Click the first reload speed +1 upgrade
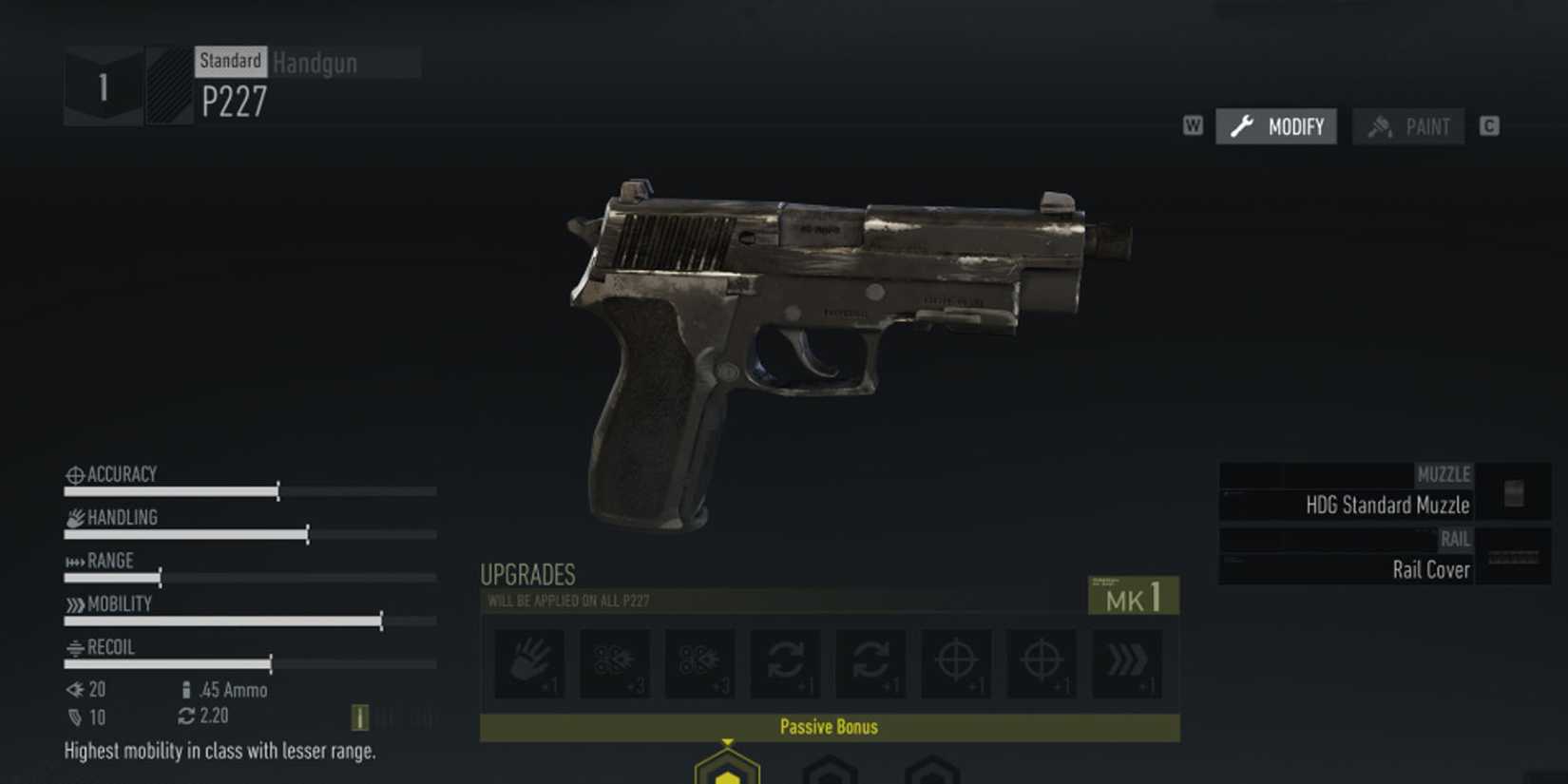 pos(786,665)
